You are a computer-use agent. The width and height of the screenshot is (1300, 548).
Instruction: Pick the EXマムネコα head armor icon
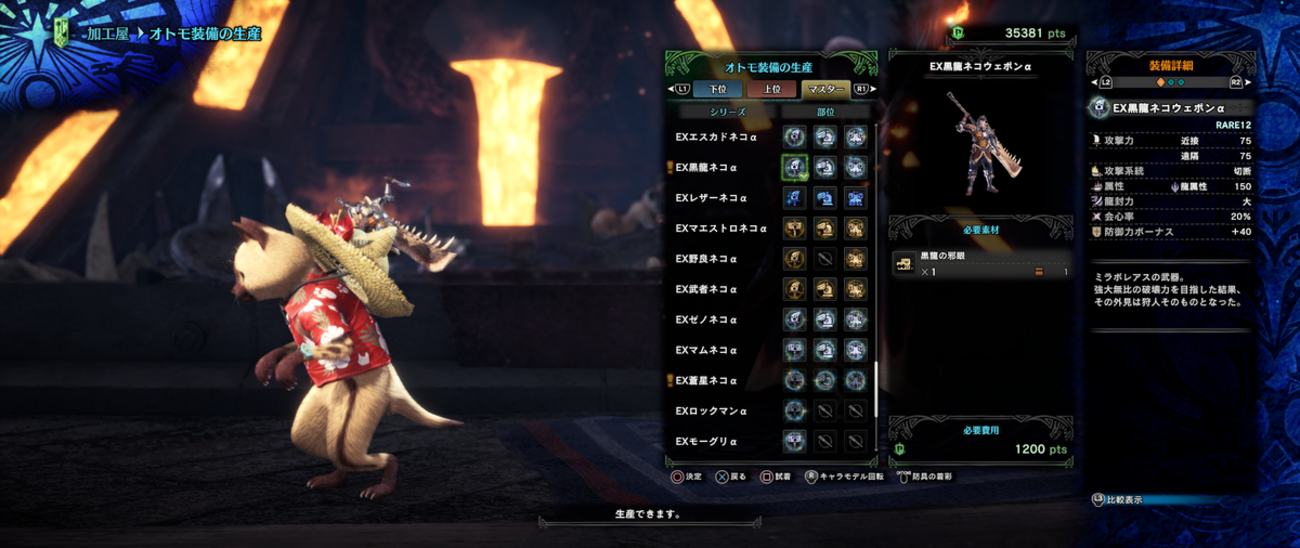[x=825, y=351]
